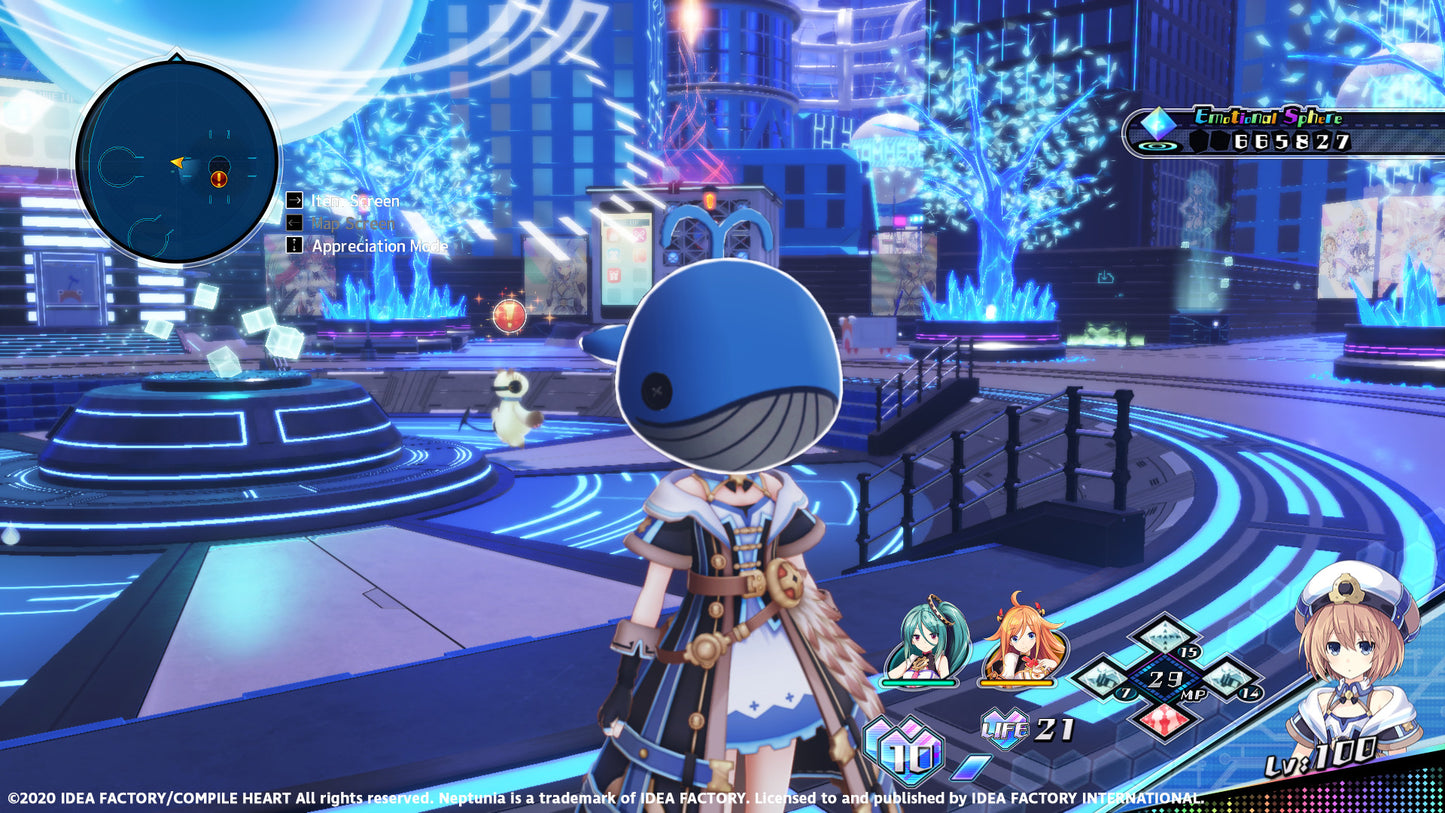Click the Map Screen left-arrow icon
This screenshot has height=813, width=1445.
[294, 223]
